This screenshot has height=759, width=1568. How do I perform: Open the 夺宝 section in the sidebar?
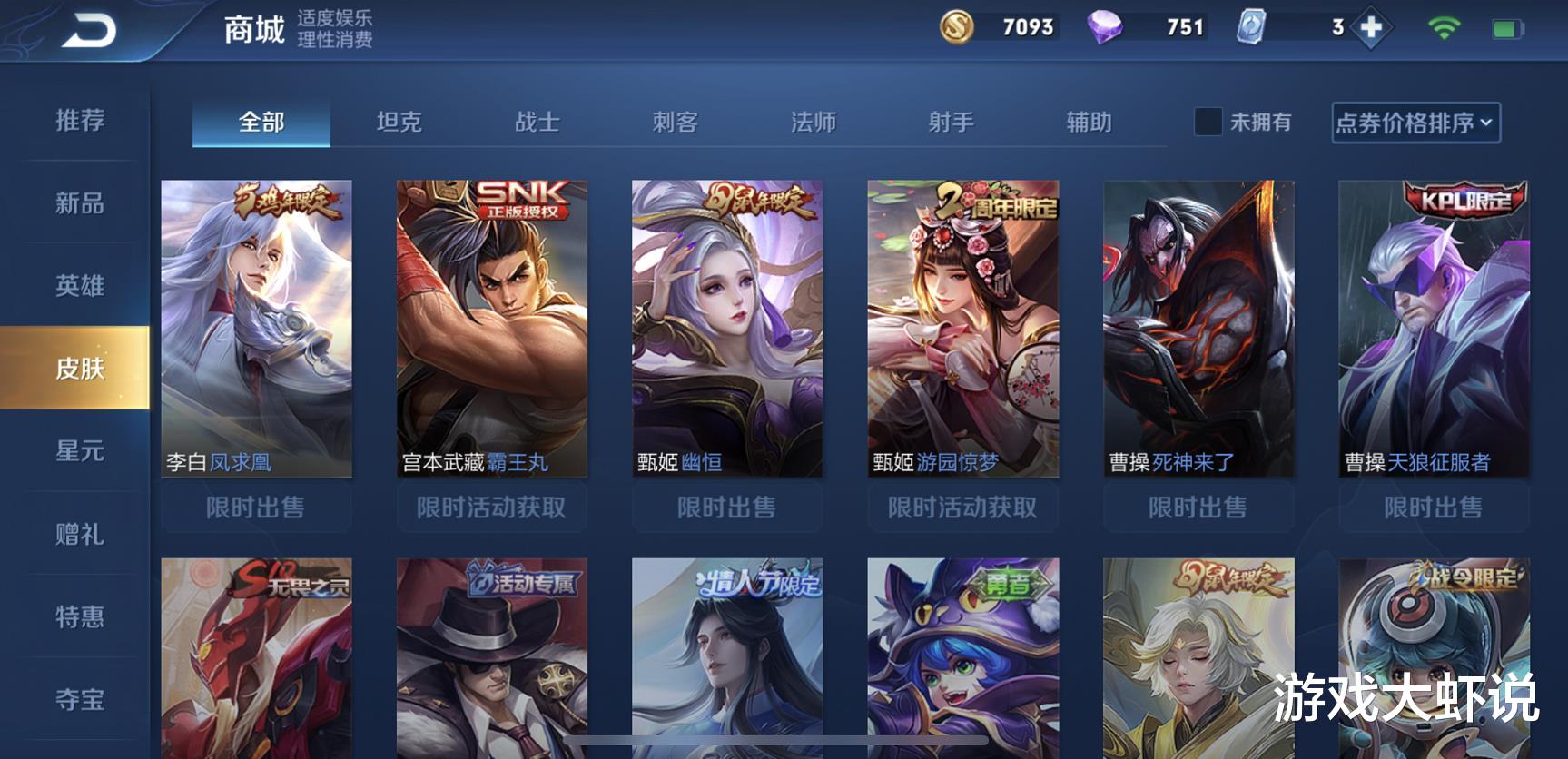point(79,699)
